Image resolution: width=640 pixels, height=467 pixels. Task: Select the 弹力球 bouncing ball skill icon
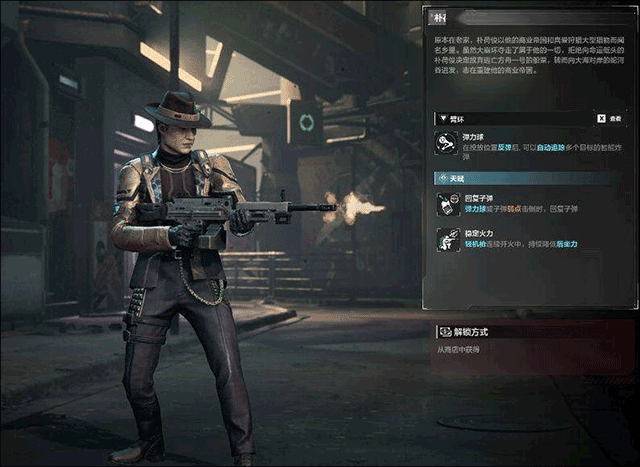(446, 143)
